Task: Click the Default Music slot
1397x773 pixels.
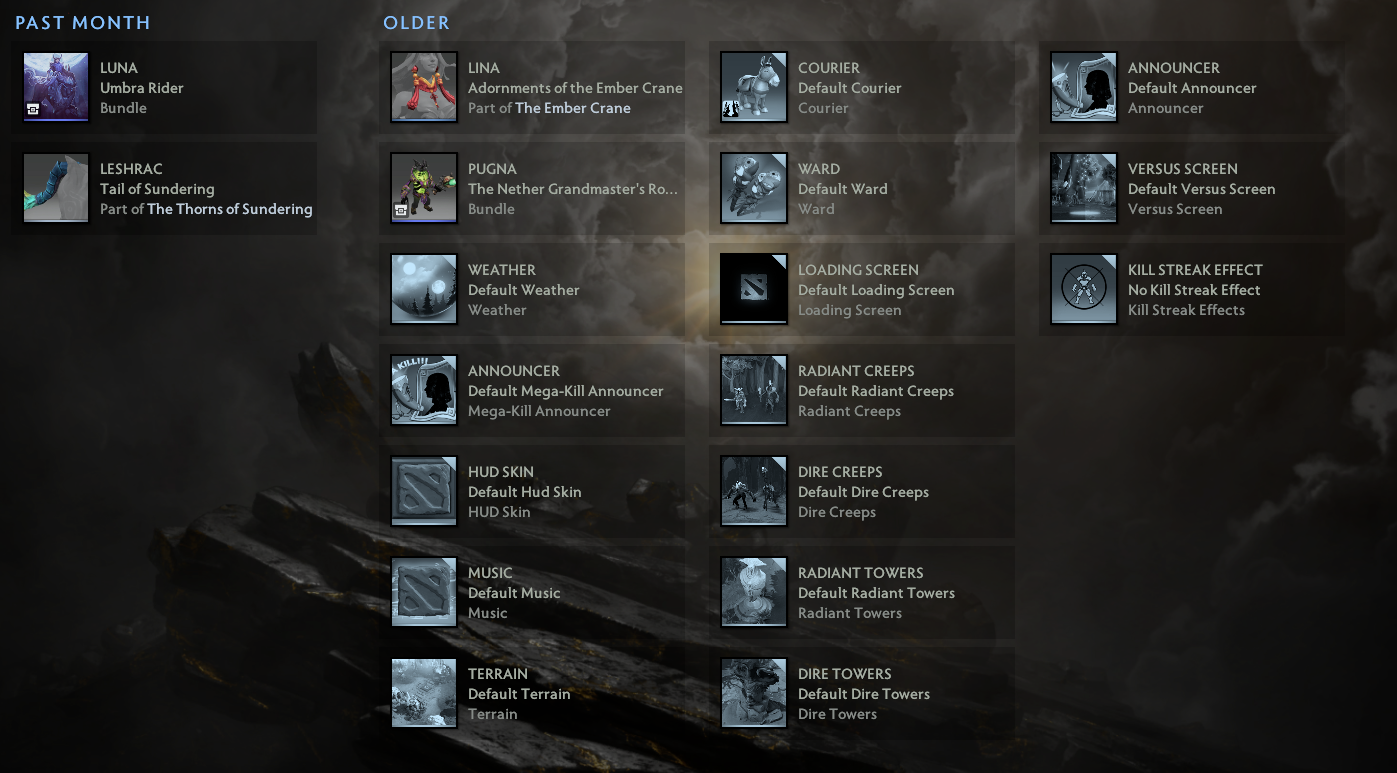Action: pyautogui.click(x=423, y=592)
